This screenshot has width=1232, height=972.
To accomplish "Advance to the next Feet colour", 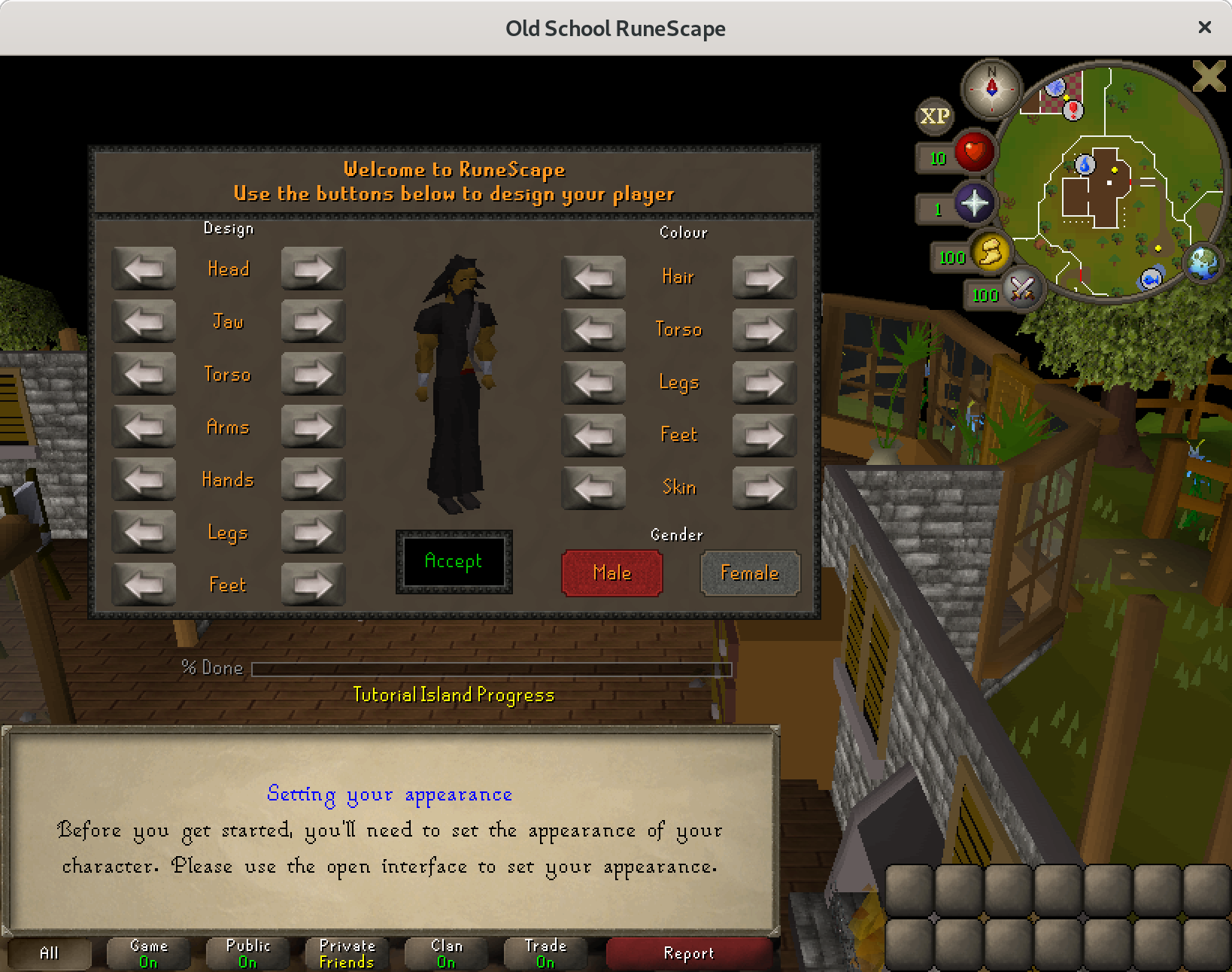I will (763, 435).
